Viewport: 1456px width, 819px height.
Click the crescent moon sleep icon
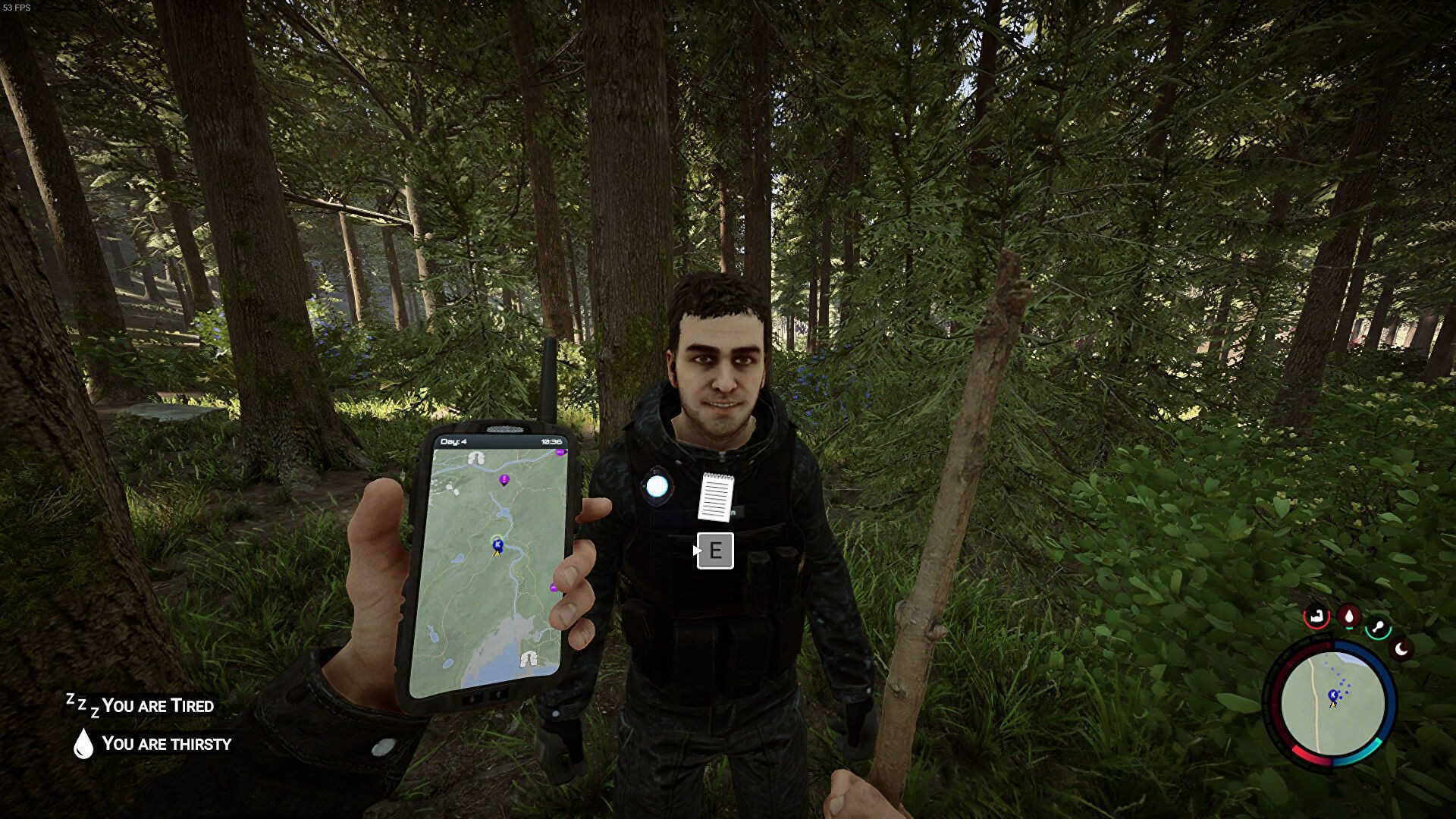tap(1401, 648)
